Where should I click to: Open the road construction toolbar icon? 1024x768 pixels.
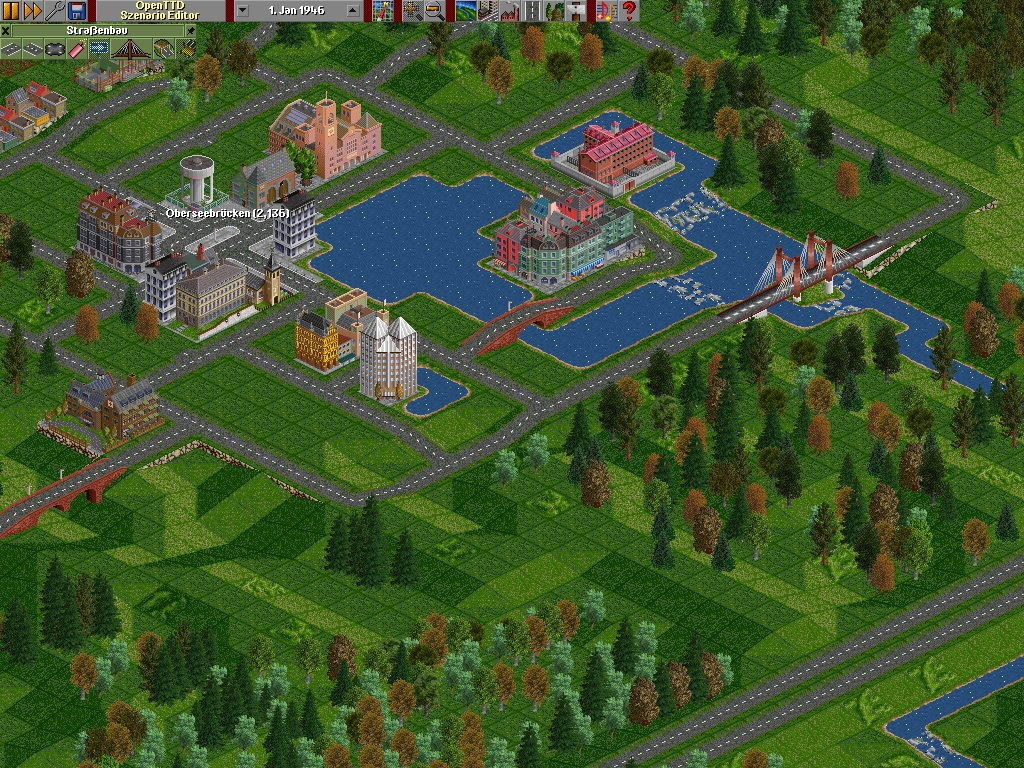click(x=532, y=11)
